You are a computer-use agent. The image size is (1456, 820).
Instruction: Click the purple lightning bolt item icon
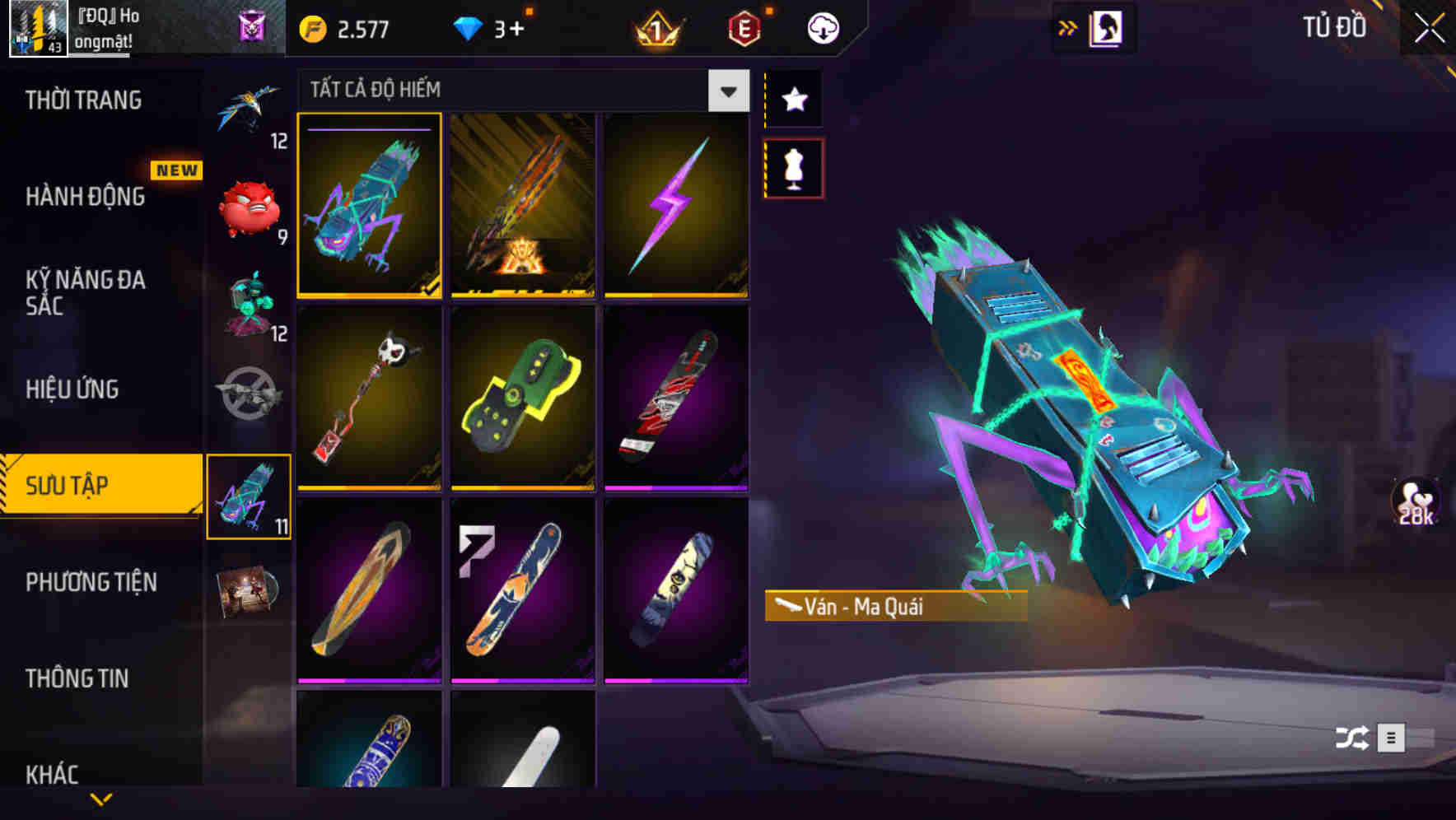tap(675, 206)
